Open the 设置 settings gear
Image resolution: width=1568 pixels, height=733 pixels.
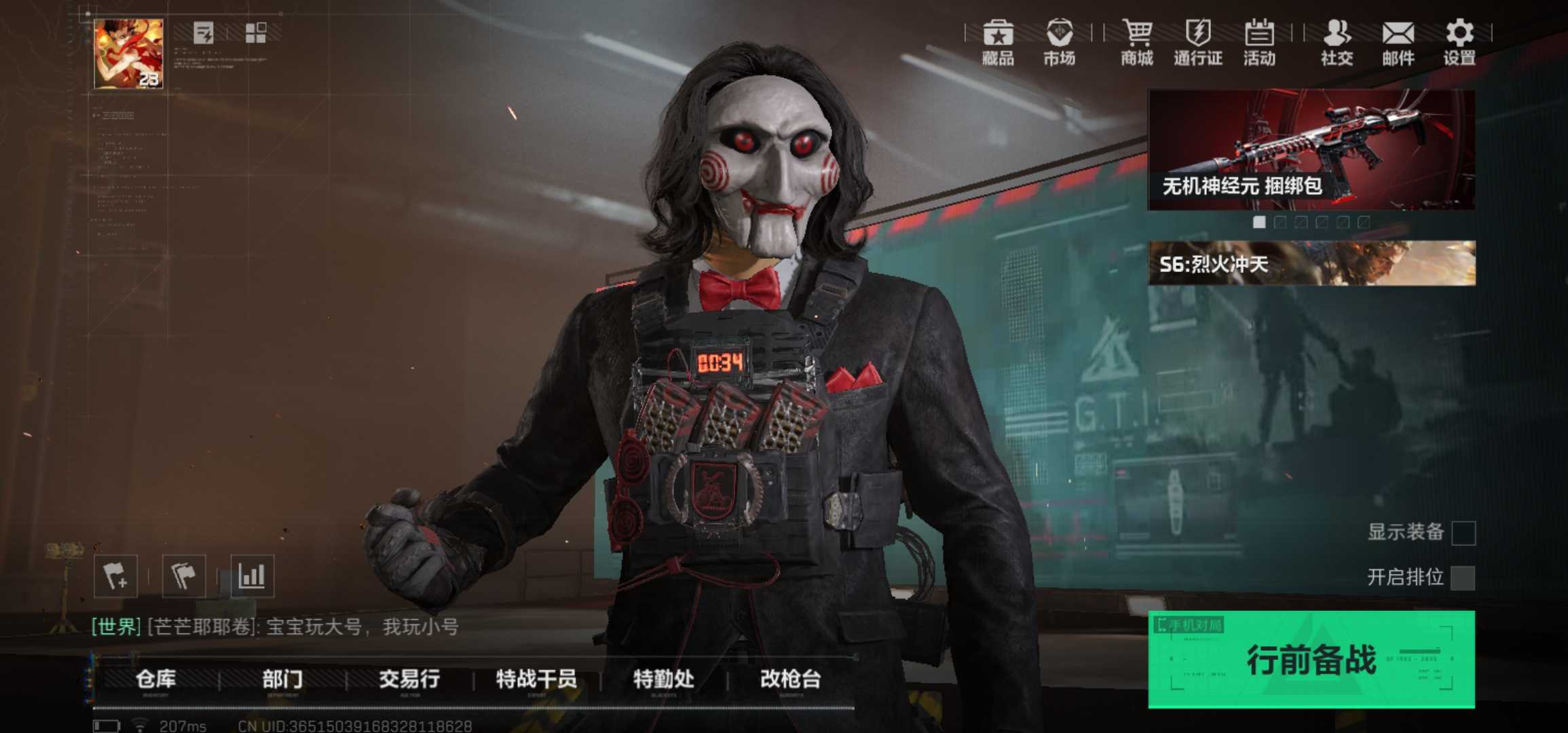coord(1459,42)
